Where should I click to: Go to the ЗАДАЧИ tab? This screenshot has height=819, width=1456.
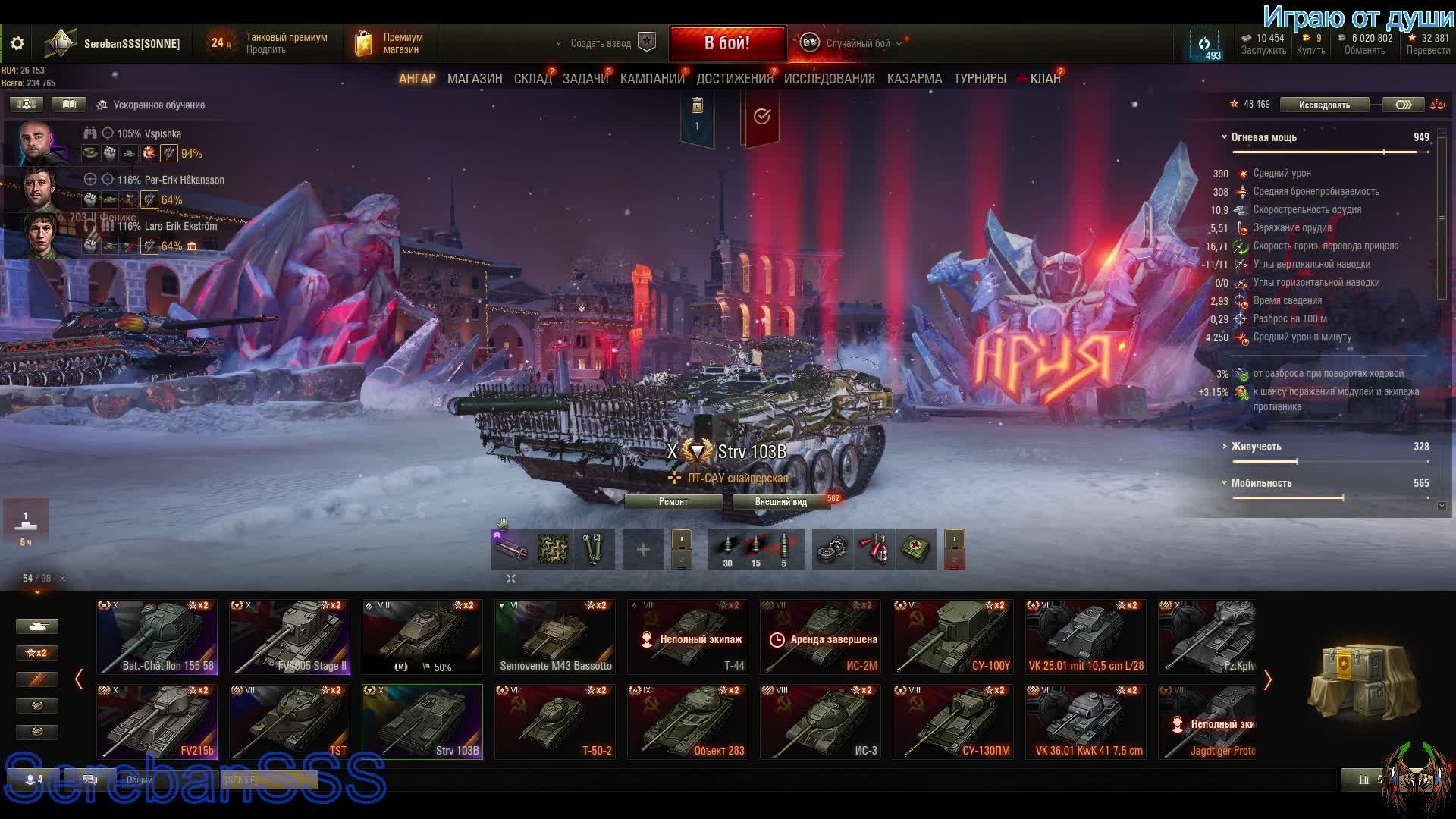pos(585,79)
